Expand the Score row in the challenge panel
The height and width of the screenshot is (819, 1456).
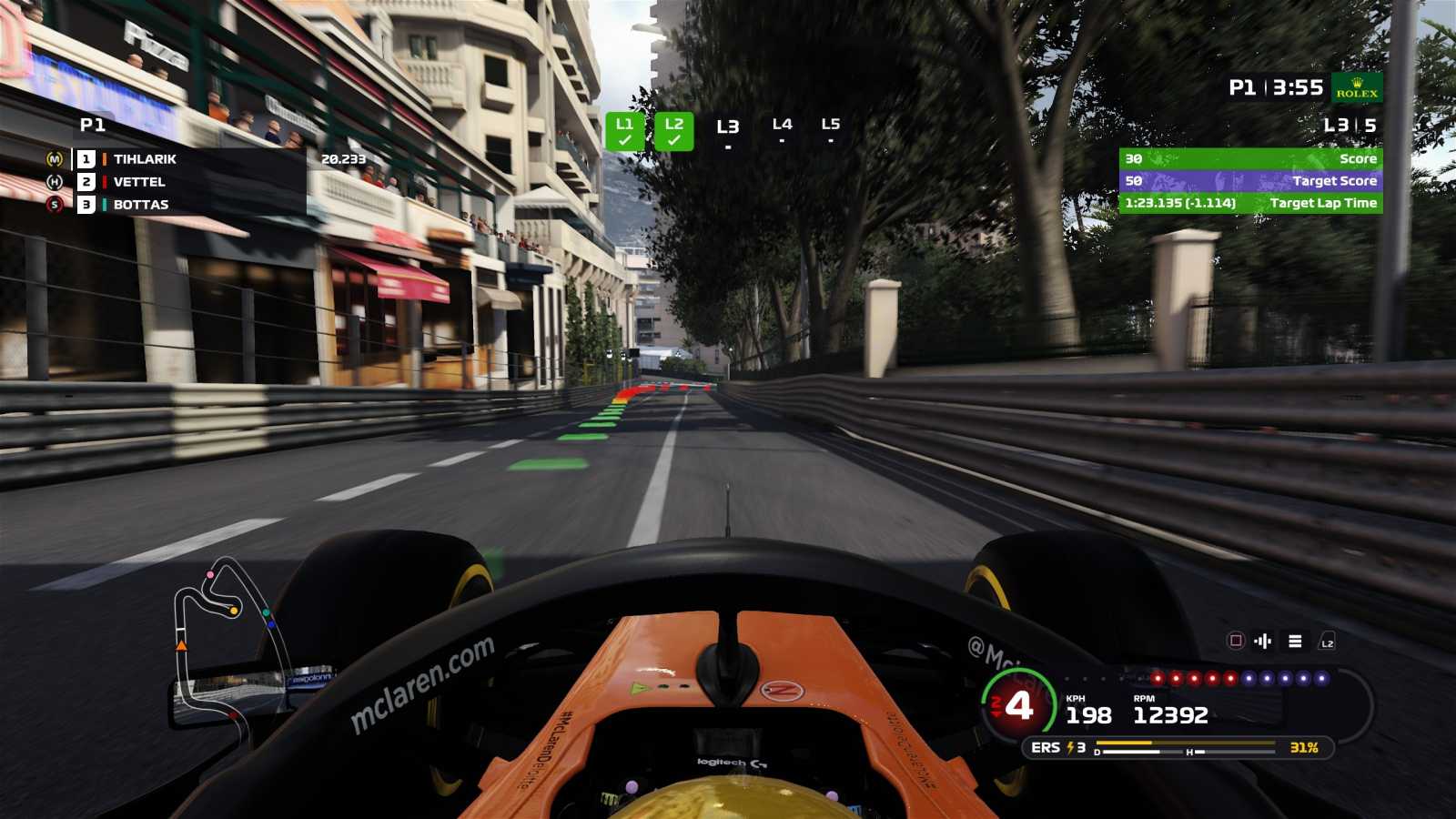pos(1251,158)
